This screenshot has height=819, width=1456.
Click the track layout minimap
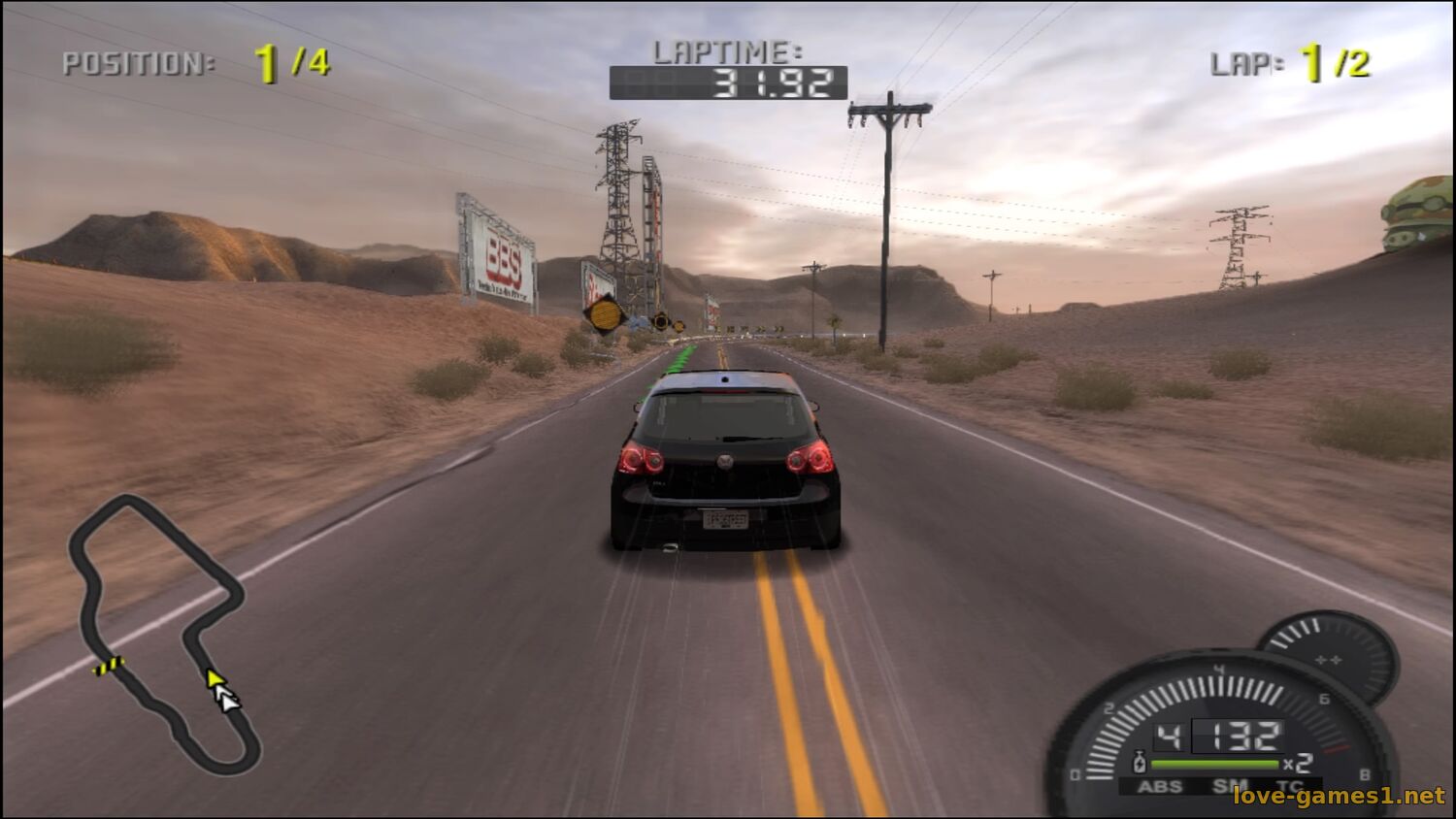point(163,633)
